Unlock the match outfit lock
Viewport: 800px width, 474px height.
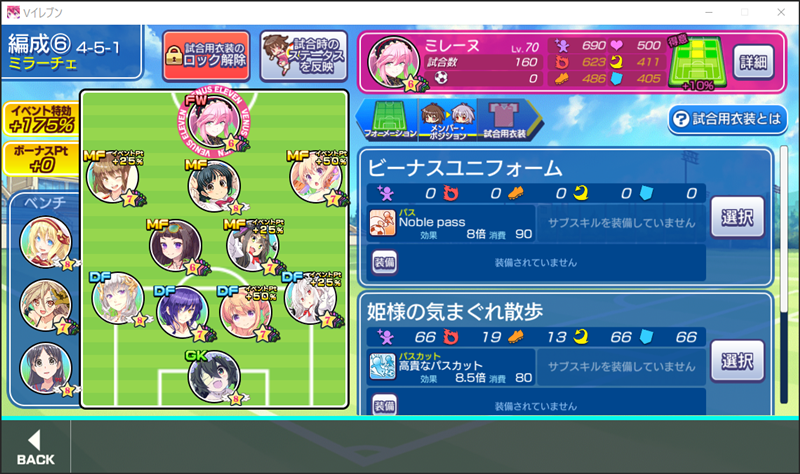click(206, 54)
